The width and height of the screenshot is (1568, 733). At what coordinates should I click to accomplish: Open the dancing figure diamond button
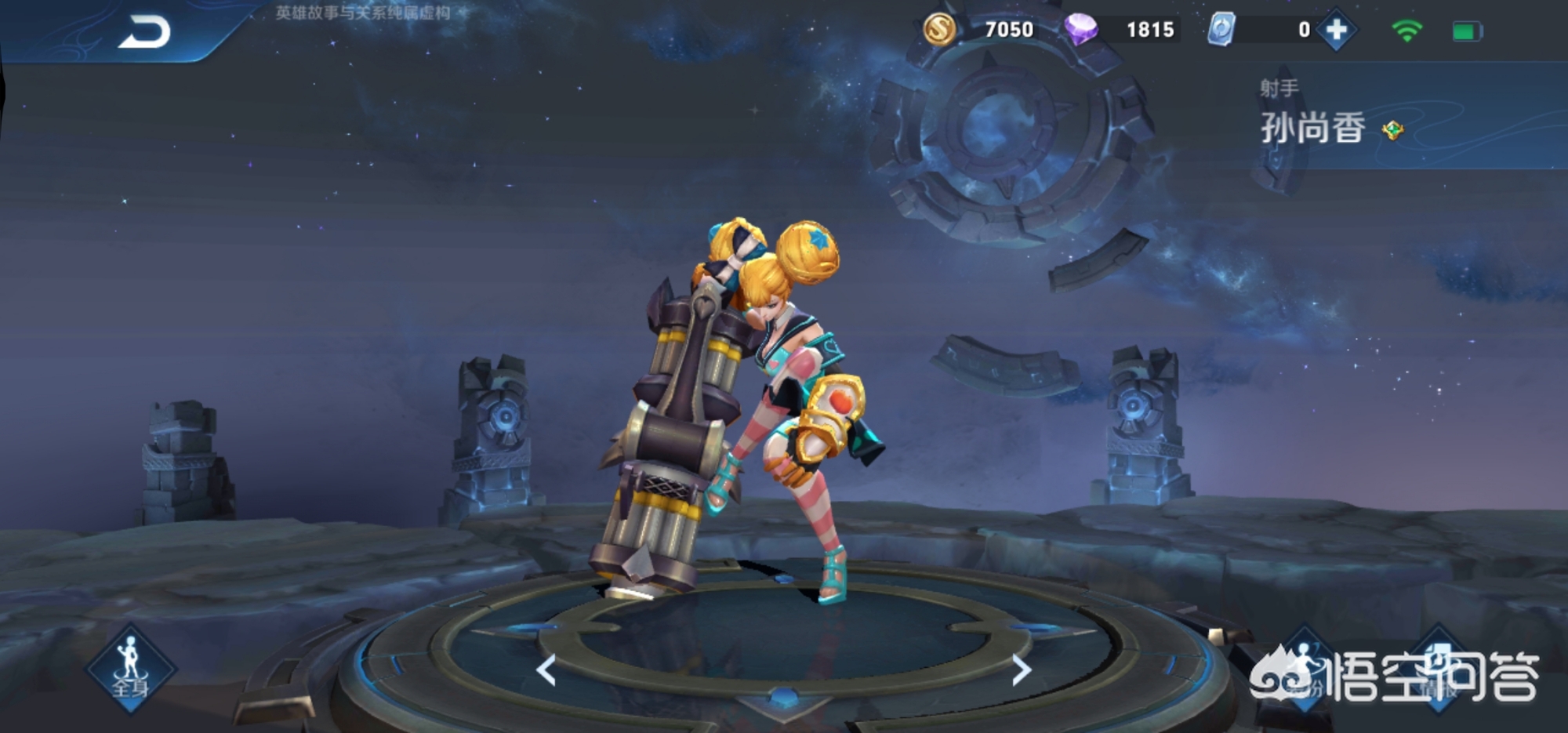pyautogui.click(x=1305, y=669)
